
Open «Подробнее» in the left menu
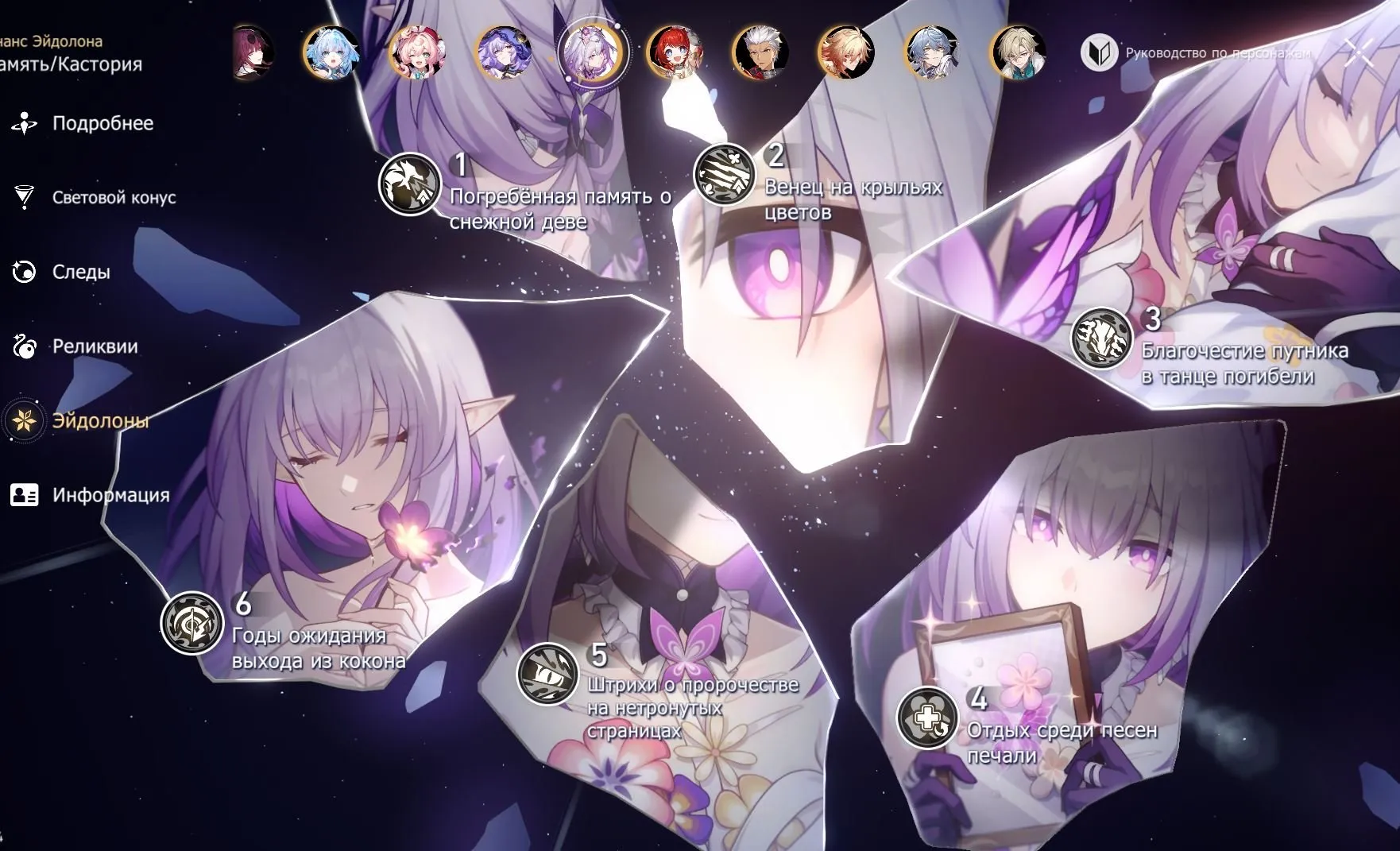pos(102,123)
